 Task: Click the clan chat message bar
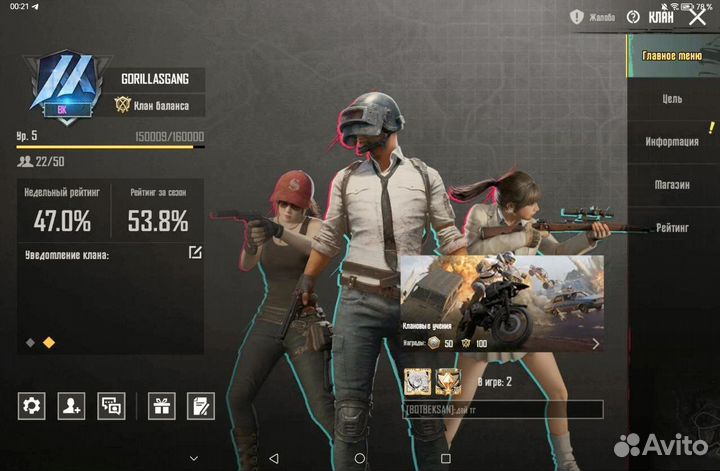(x=502, y=410)
